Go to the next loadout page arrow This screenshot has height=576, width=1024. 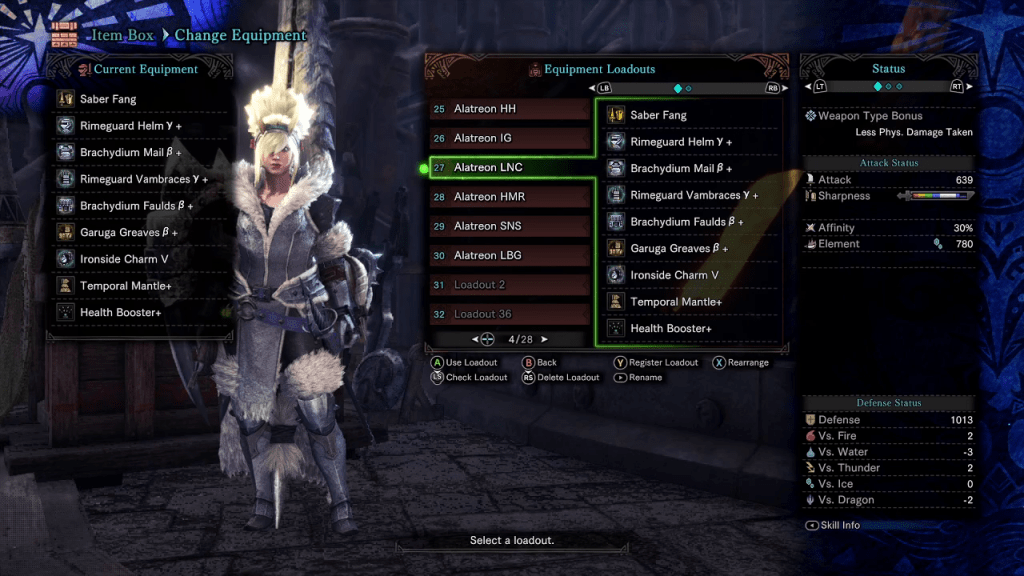click(545, 339)
